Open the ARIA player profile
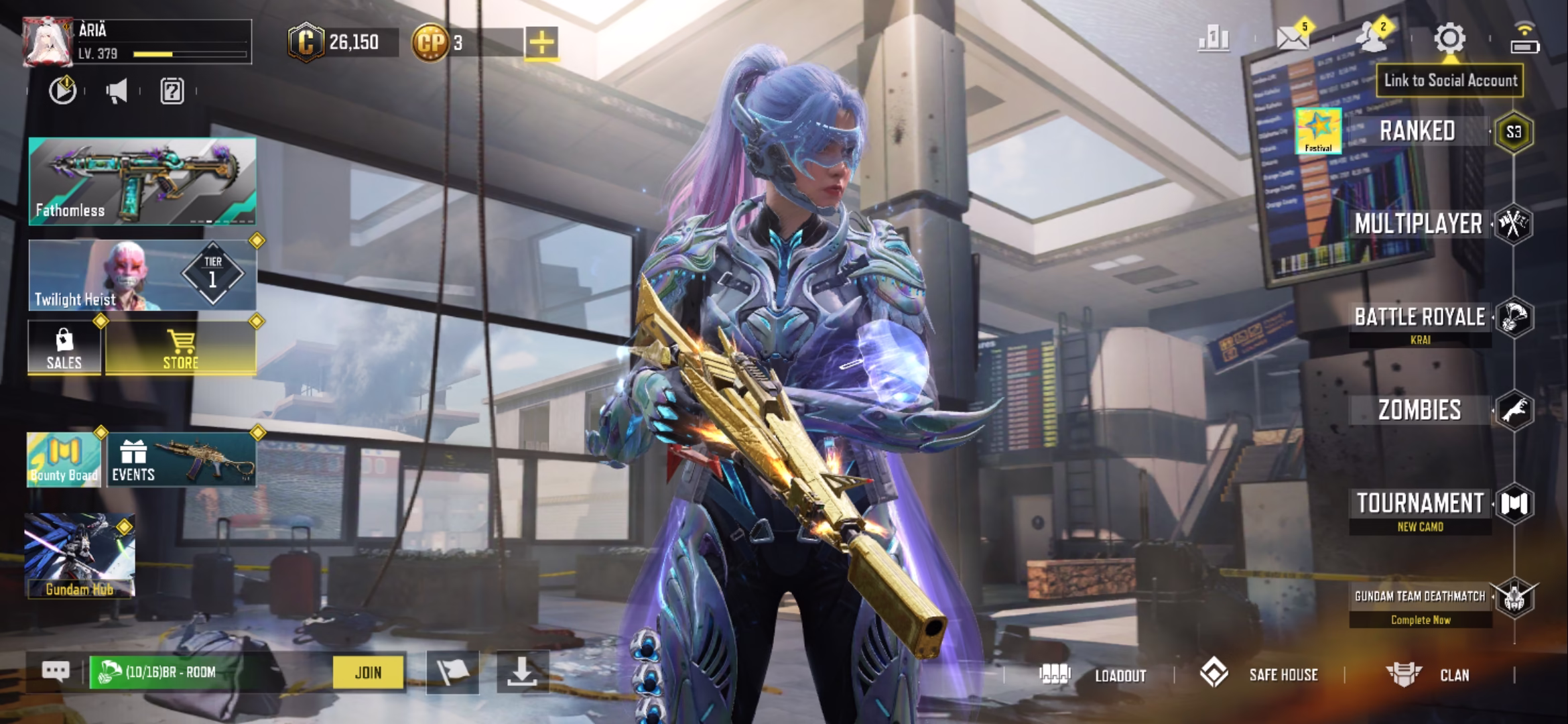This screenshot has width=1568, height=724. click(48, 42)
